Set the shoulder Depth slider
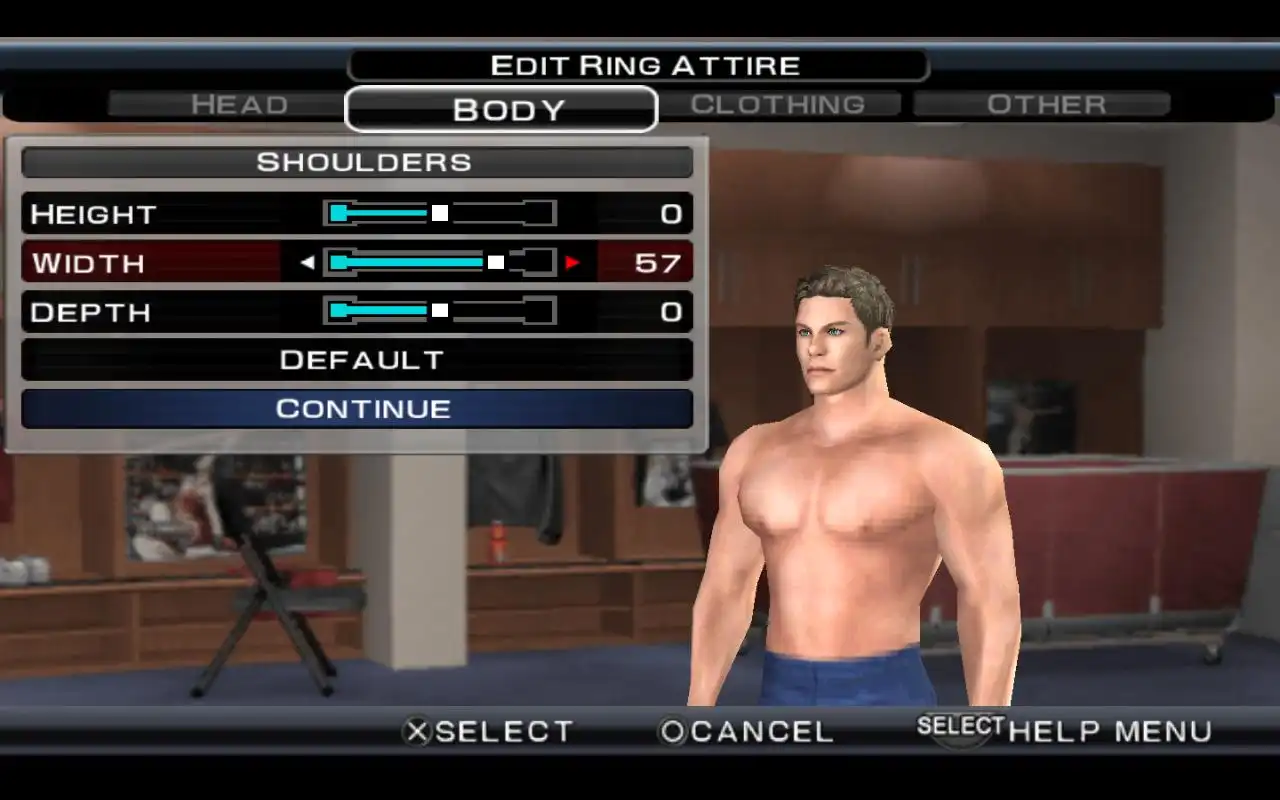Viewport: 1280px width, 800px height. pyautogui.click(x=440, y=311)
